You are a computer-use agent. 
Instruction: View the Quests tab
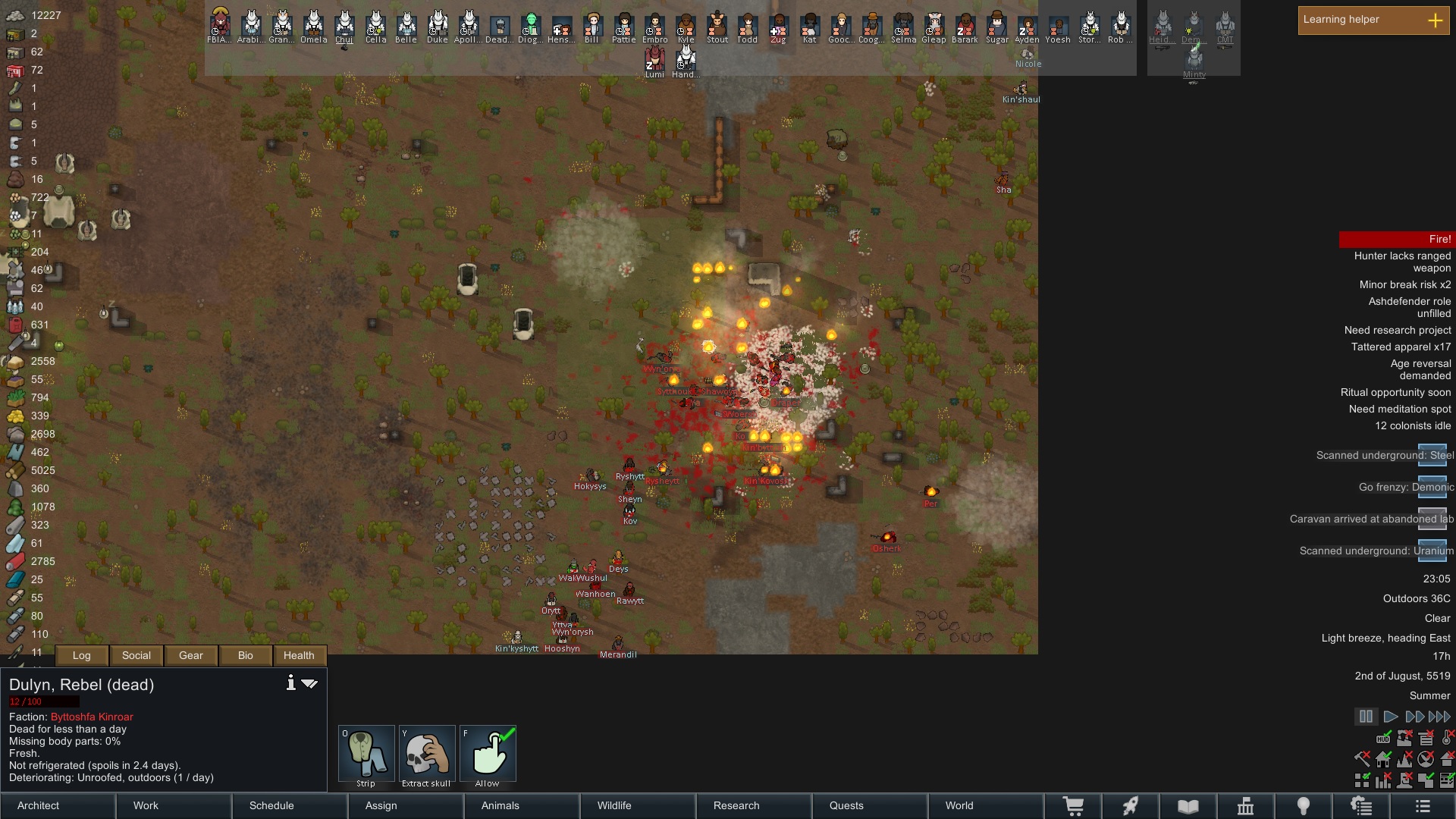click(870, 805)
